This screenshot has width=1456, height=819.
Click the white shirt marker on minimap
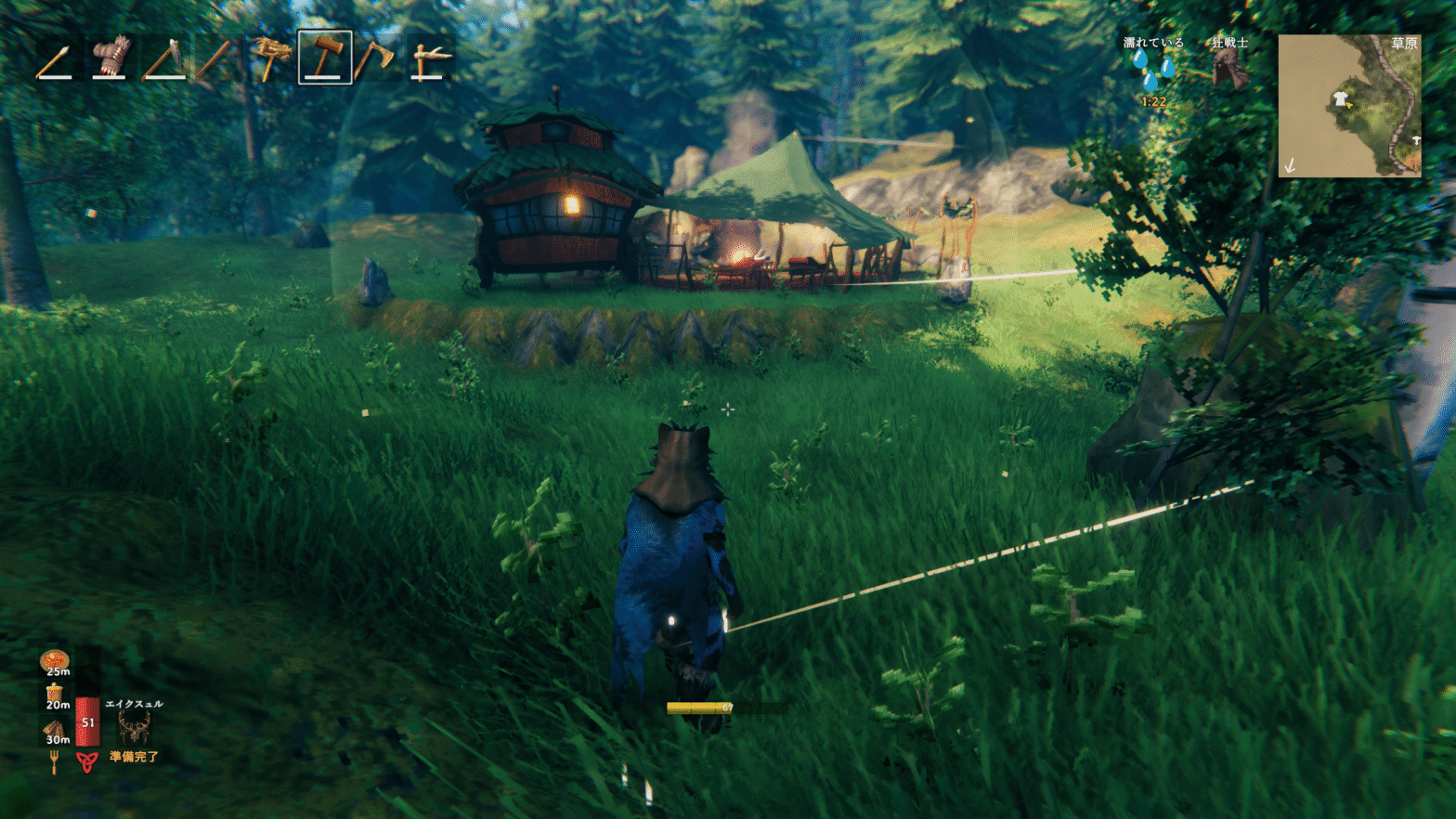(1340, 100)
